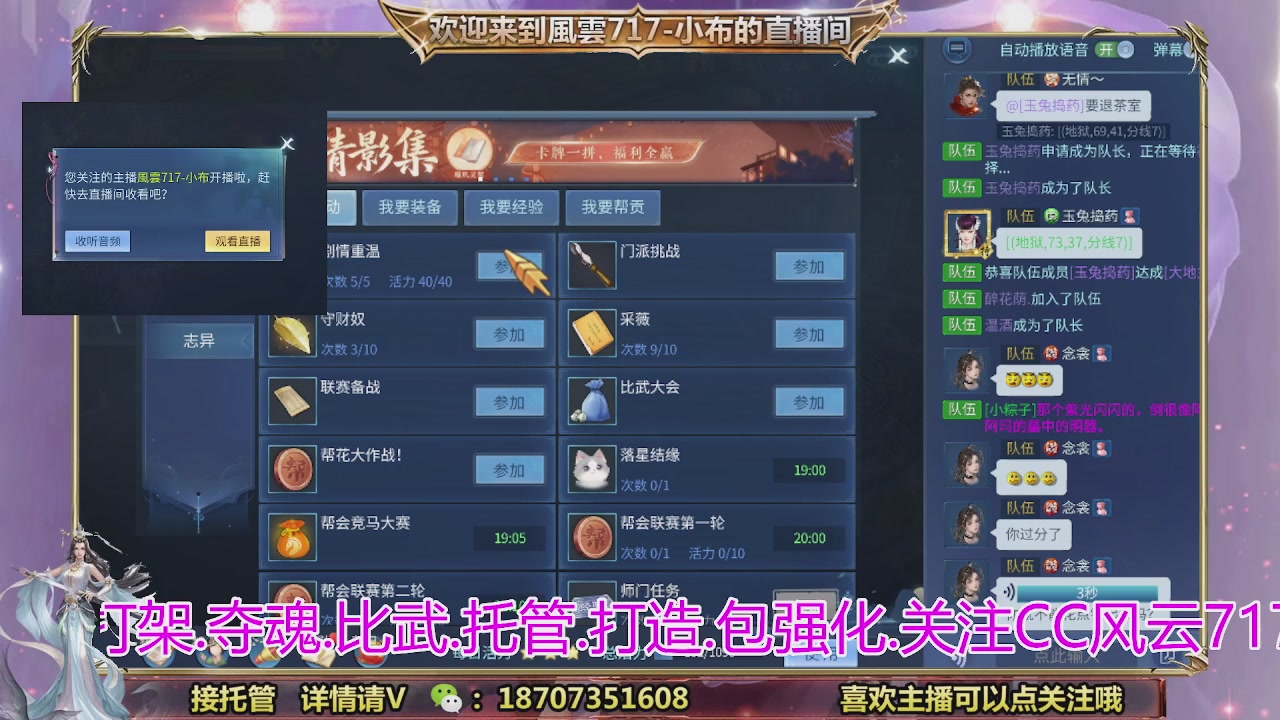This screenshot has height=720, width=1280.
Task: Select the 我要帮贡 tab
Action: pyautogui.click(x=613, y=207)
